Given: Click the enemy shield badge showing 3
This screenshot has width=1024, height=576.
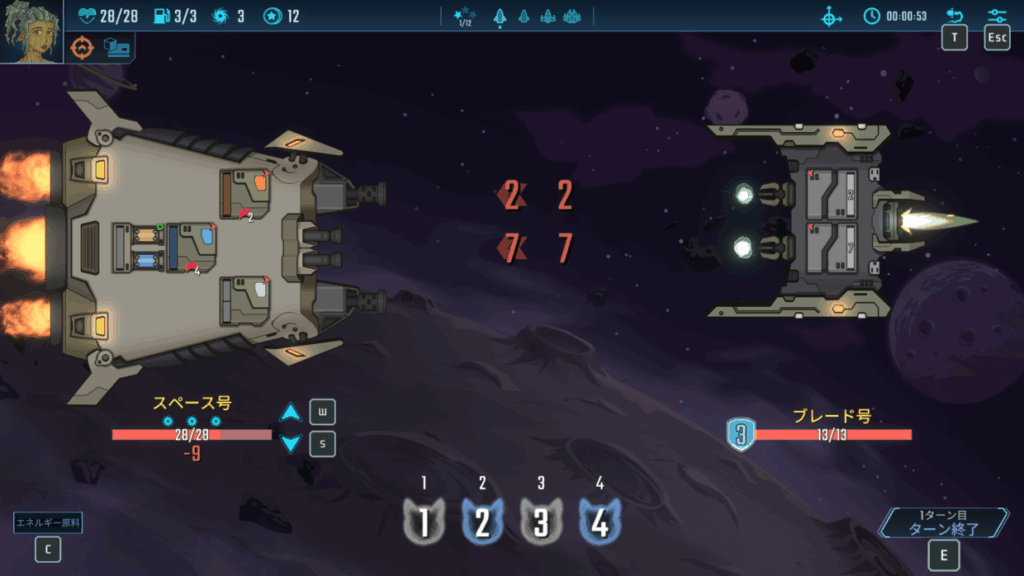Looking at the screenshot, I should click(x=740, y=435).
